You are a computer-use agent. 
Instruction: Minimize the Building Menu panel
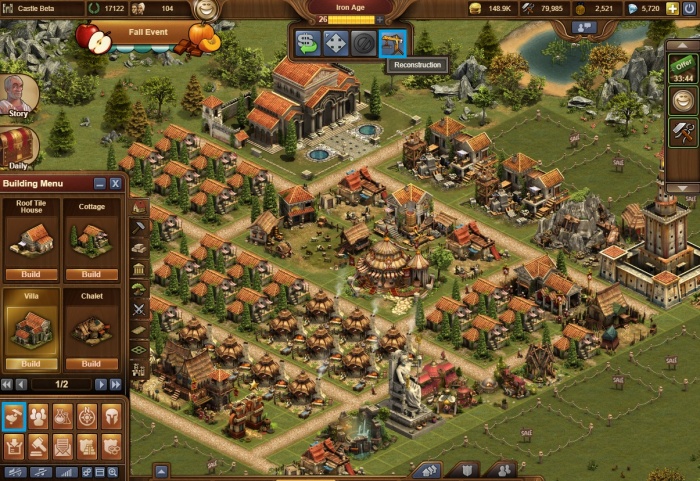pyautogui.click(x=100, y=183)
